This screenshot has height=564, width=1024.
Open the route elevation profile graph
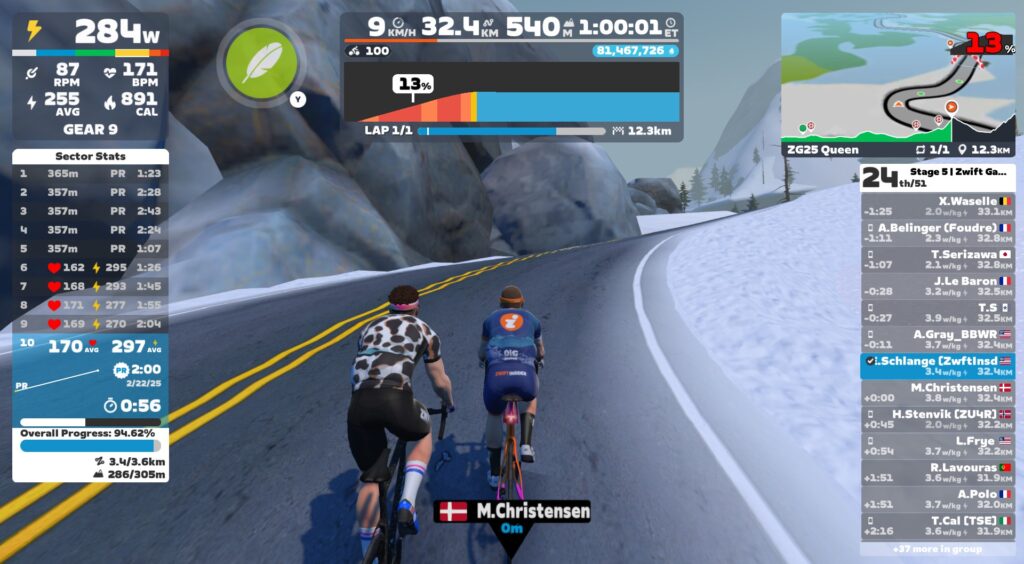tap(511, 93)
